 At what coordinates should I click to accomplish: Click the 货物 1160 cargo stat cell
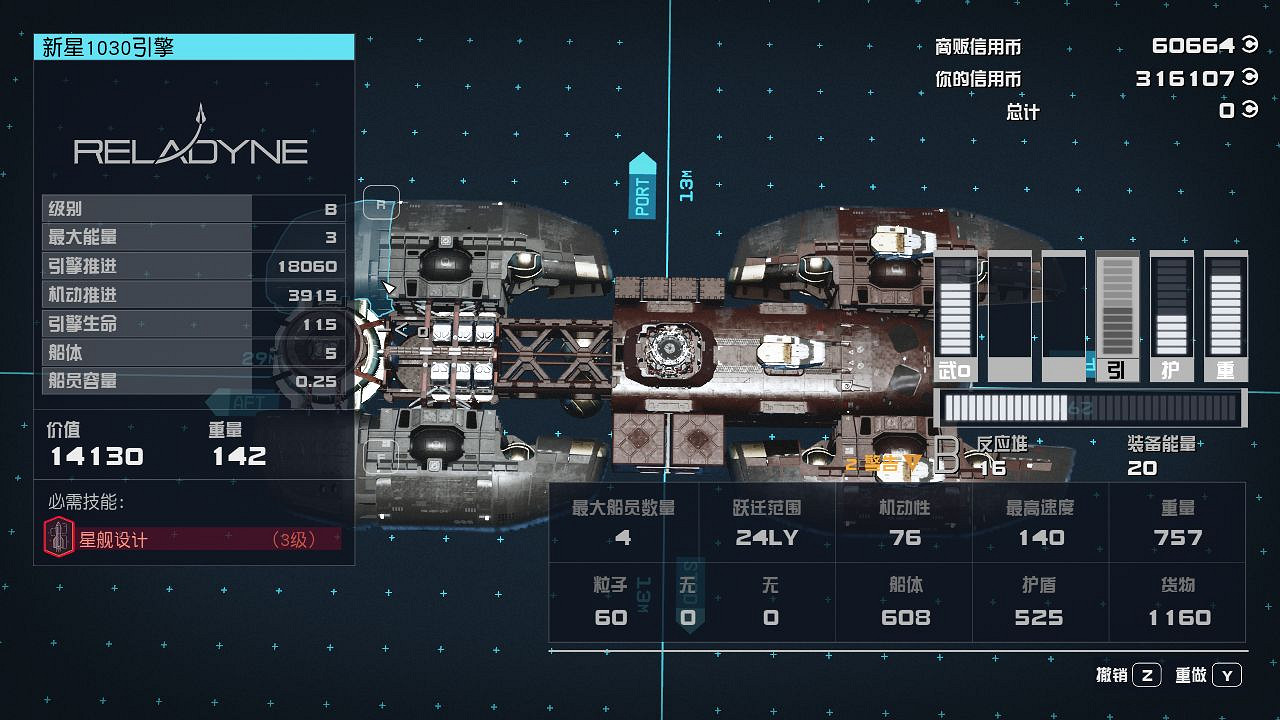(x=1177, y=600)
